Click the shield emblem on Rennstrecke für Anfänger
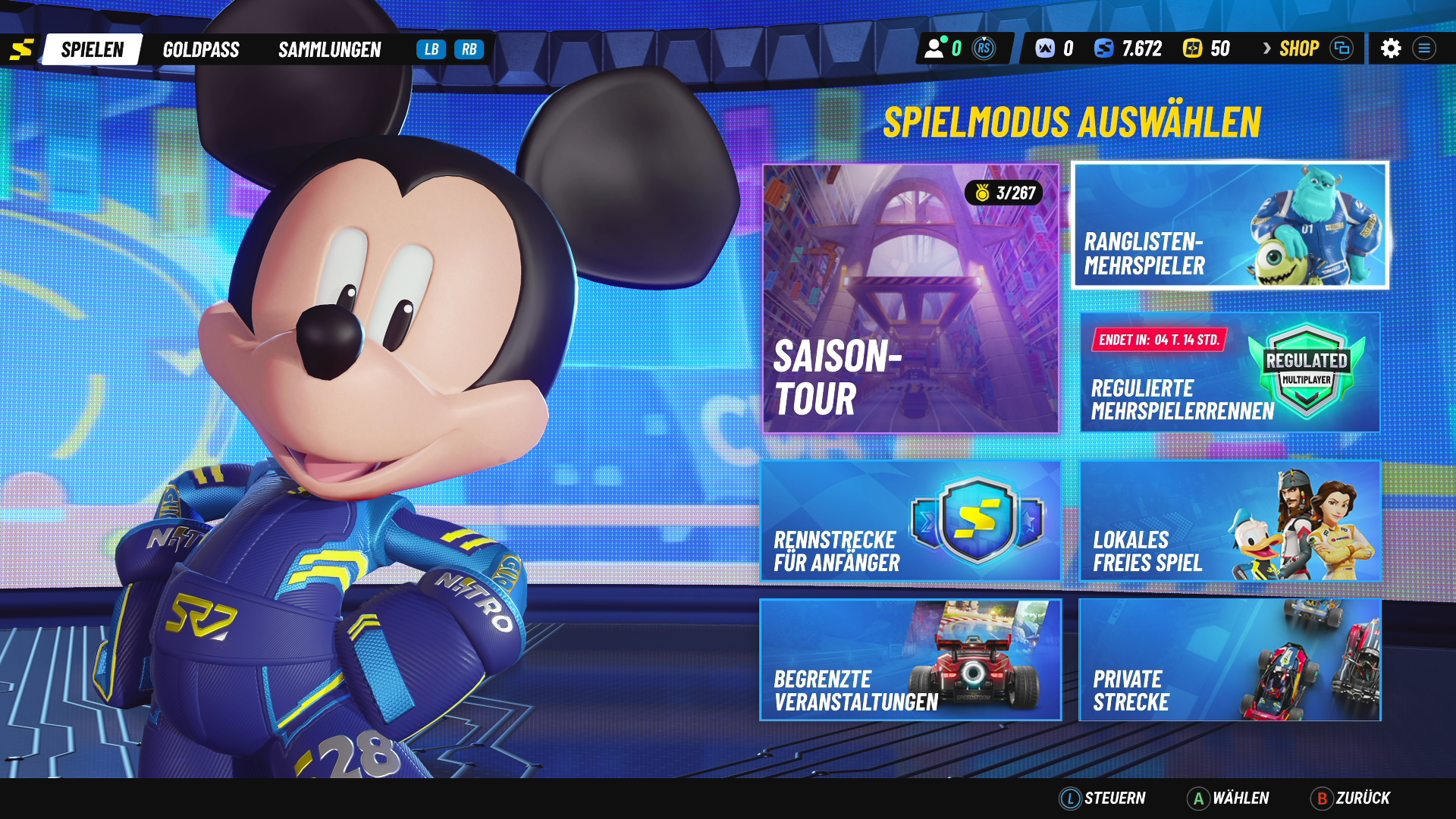This screenshot has width=1456, height=819. point(978,518)
